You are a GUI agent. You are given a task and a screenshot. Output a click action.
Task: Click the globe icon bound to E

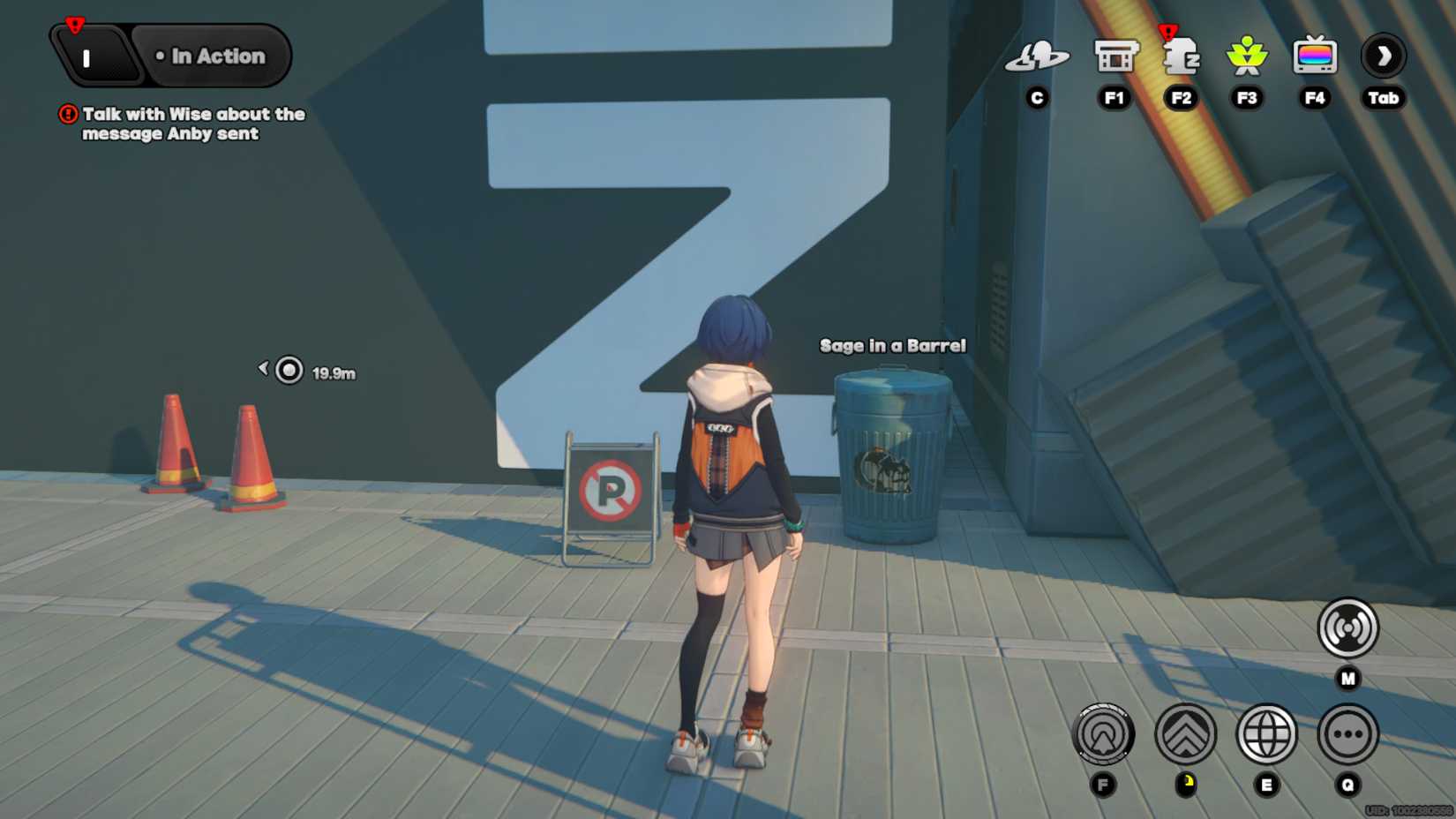tap(1268, 733)
